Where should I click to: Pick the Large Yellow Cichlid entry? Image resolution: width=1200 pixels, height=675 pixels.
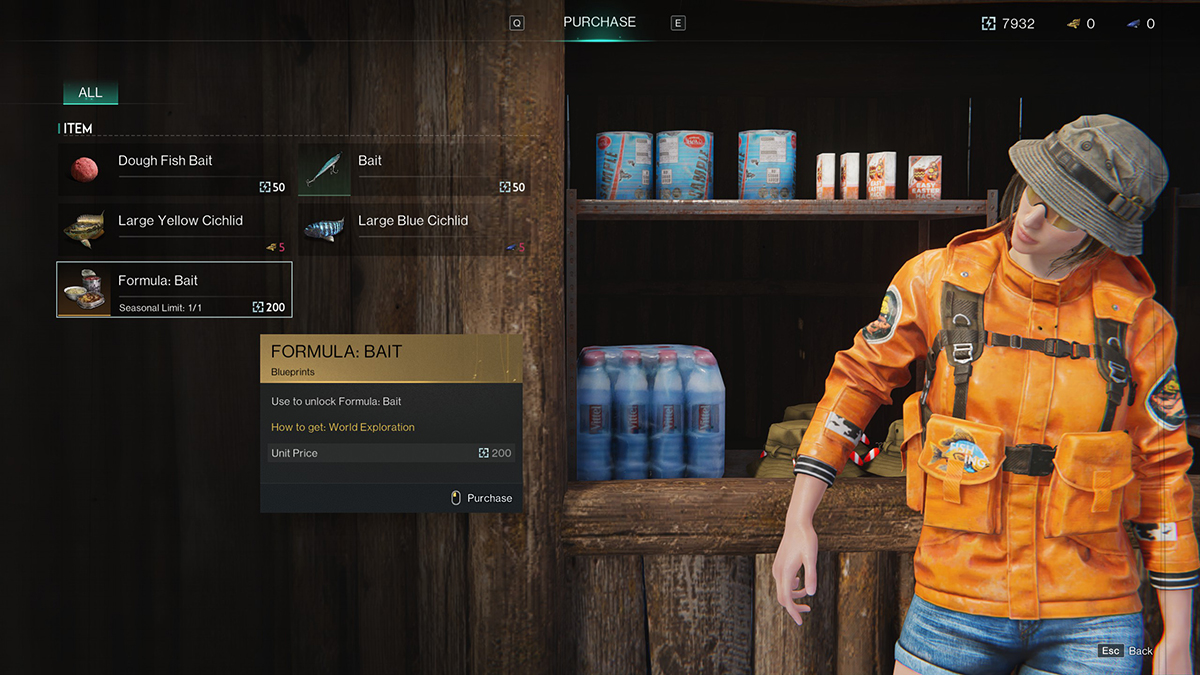pos(174,229)
